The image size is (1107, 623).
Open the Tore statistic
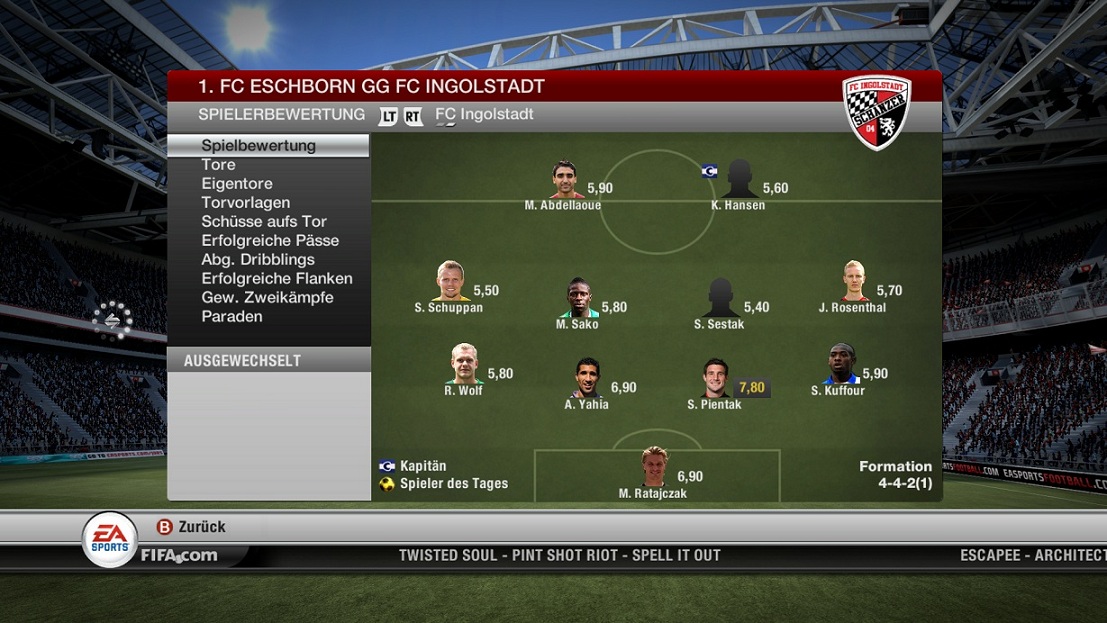[218, 165]
